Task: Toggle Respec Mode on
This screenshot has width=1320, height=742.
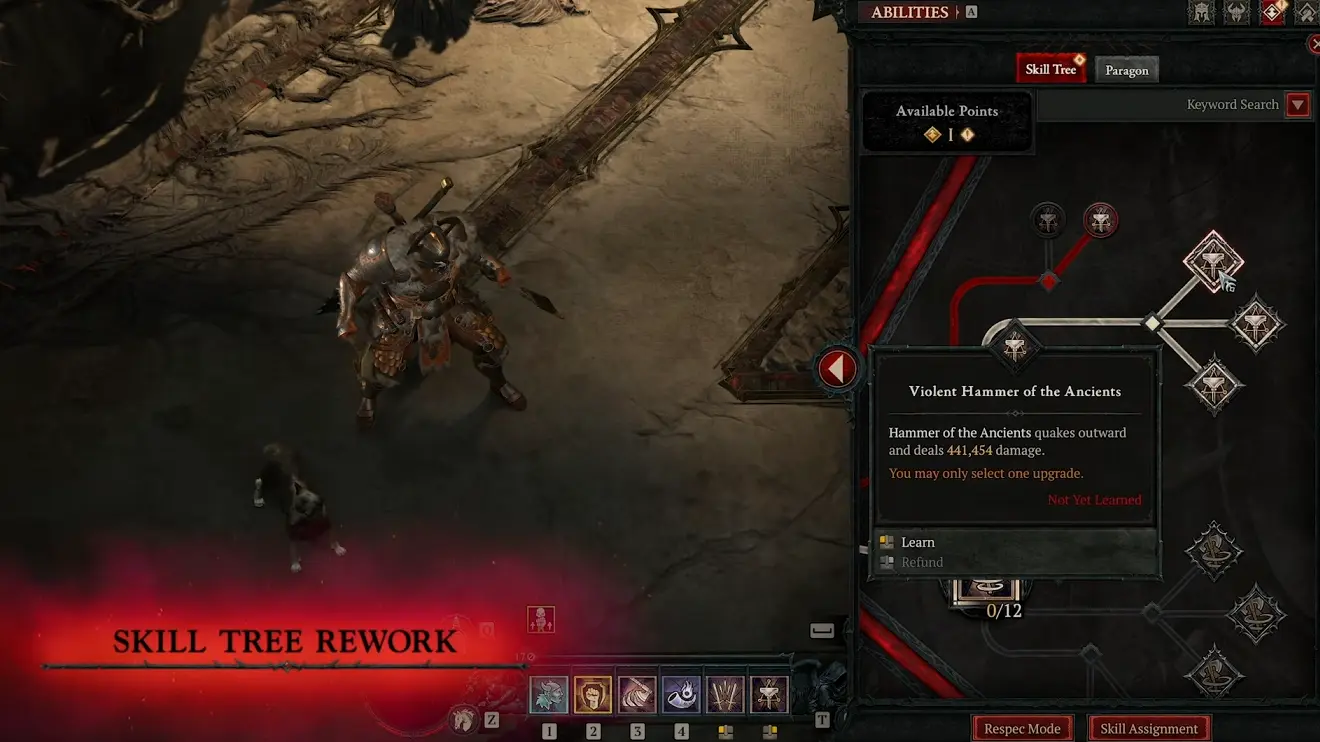Action: [x=1022, y=728]
